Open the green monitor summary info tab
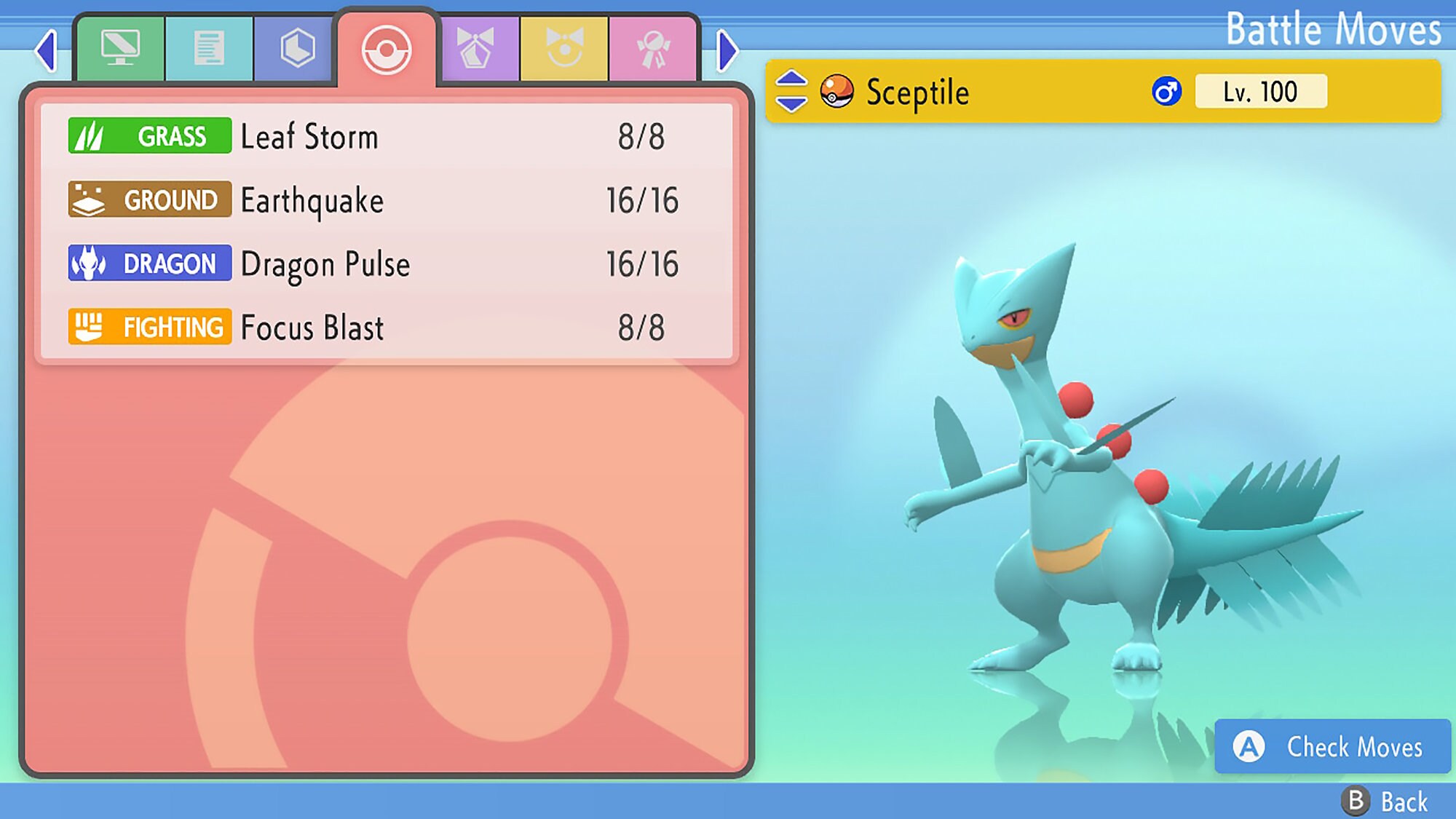The image size is (1456, 819). [x=121, y=45]
